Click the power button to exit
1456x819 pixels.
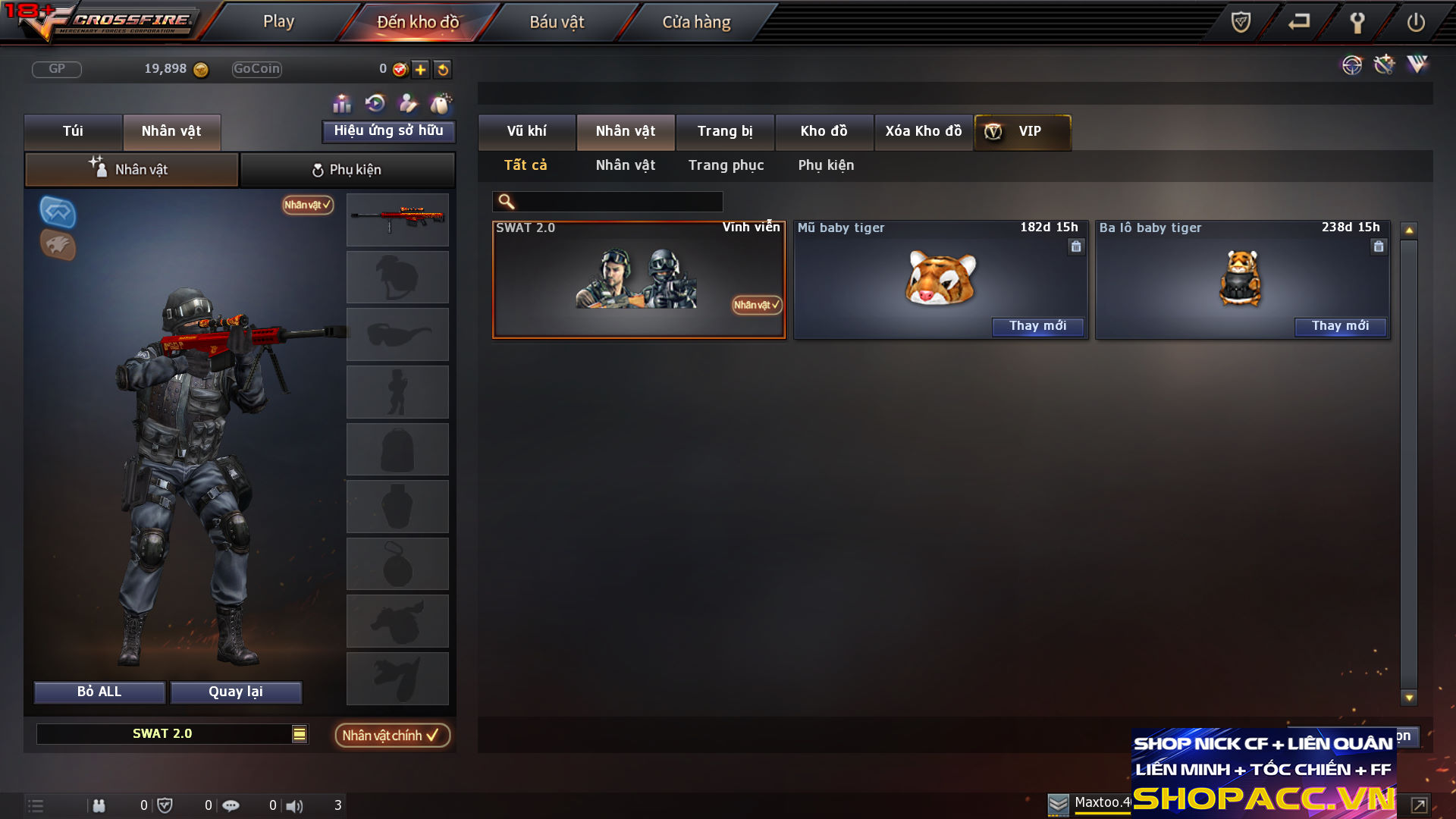(1415, 22)
